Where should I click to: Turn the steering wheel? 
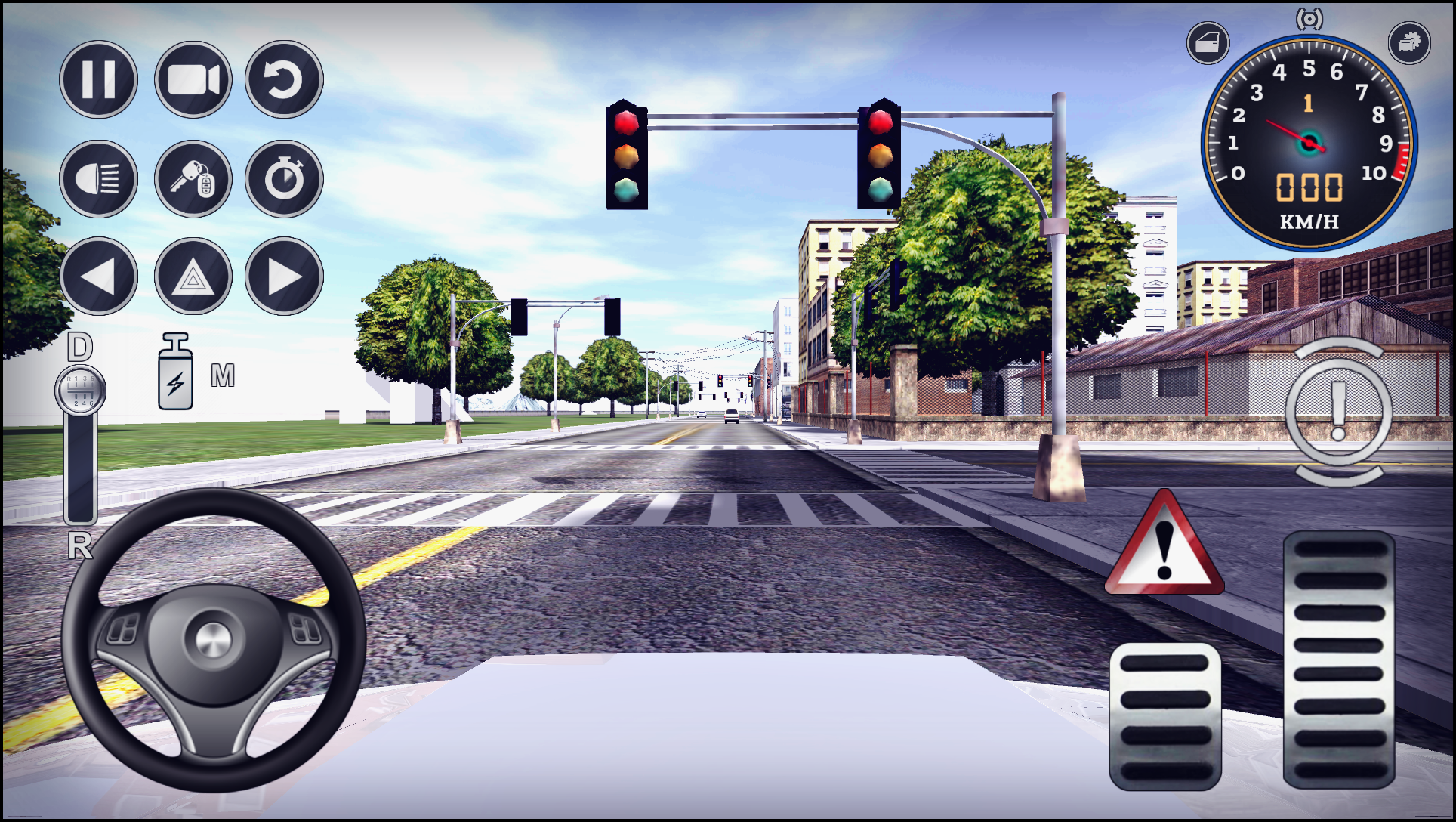(213, 641)
